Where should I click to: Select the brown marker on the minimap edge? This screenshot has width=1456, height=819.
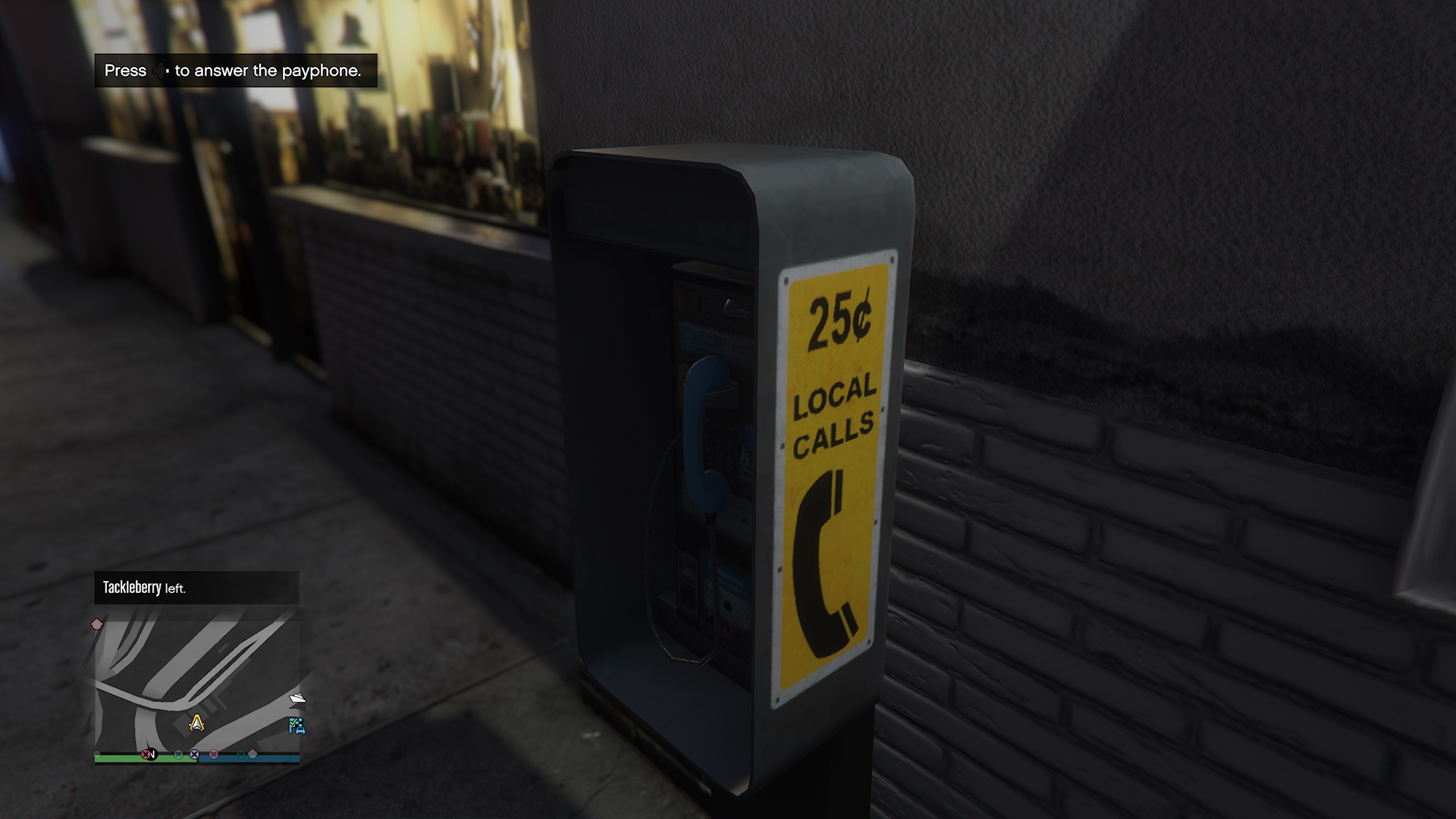point(96,624)
